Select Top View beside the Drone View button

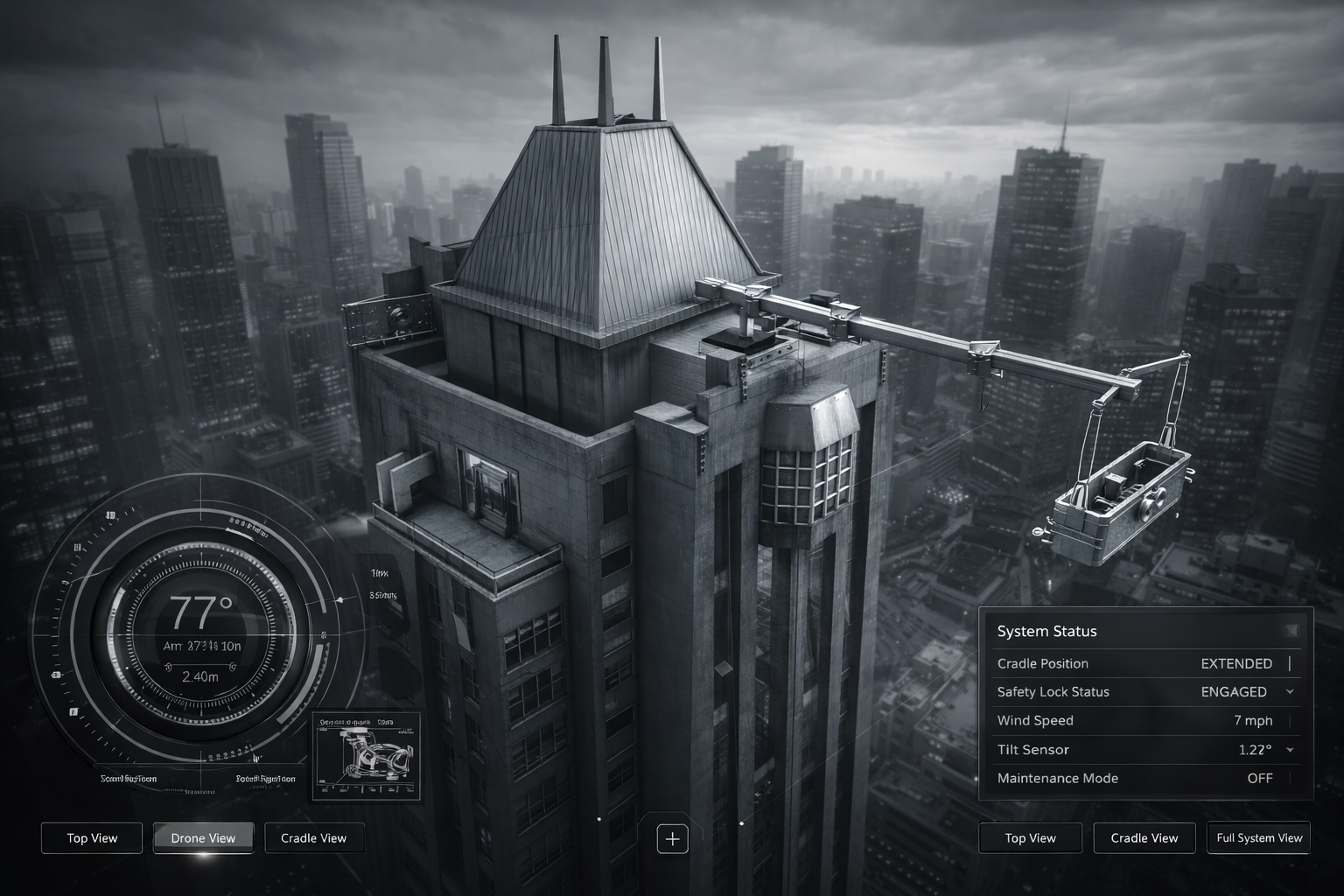[92, 838]
